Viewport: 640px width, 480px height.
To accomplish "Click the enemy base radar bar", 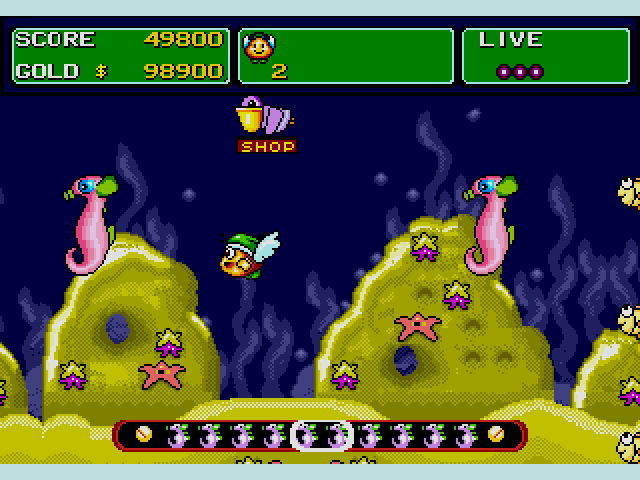I will [x=320, y=435].
